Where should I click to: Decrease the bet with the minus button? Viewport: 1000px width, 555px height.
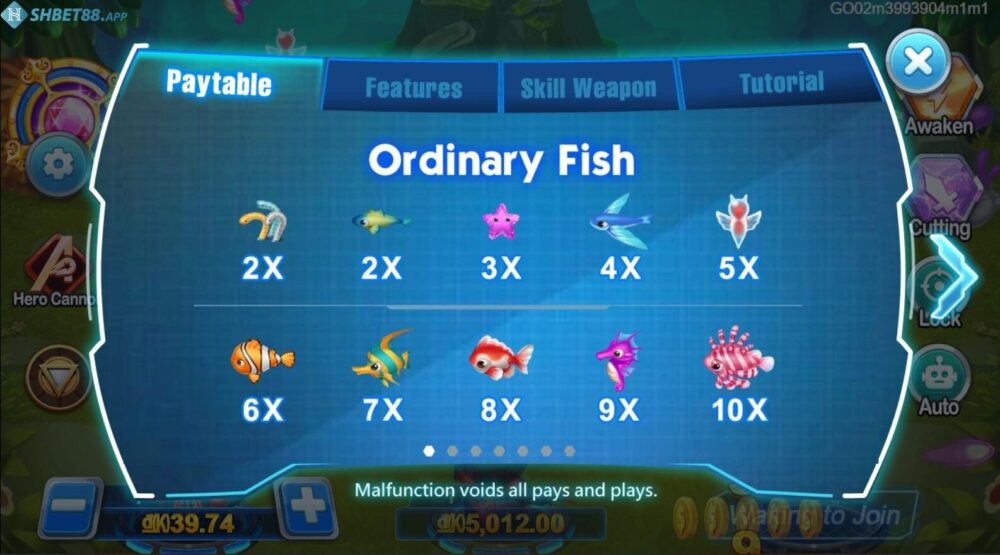[x=70, y=508]
